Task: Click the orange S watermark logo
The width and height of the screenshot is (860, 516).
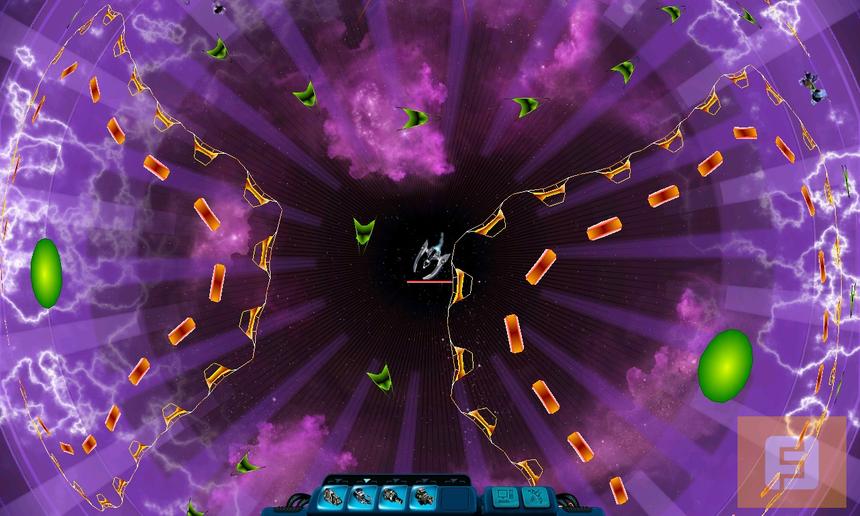Action: pos(792,461)
